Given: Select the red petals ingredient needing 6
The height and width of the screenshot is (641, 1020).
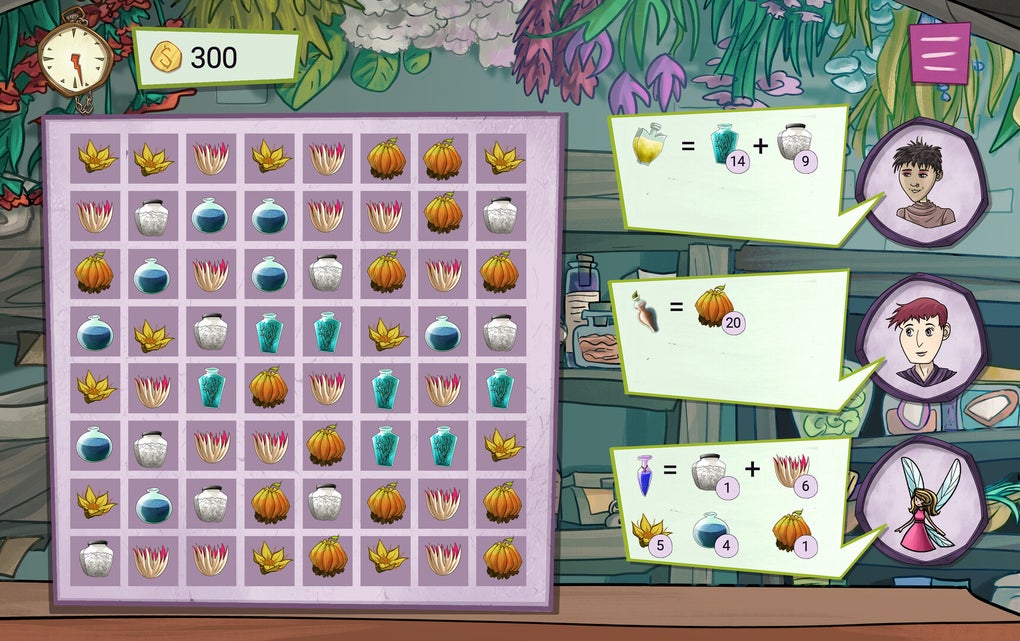Looking at the screenshot, I should click(792, 470).
